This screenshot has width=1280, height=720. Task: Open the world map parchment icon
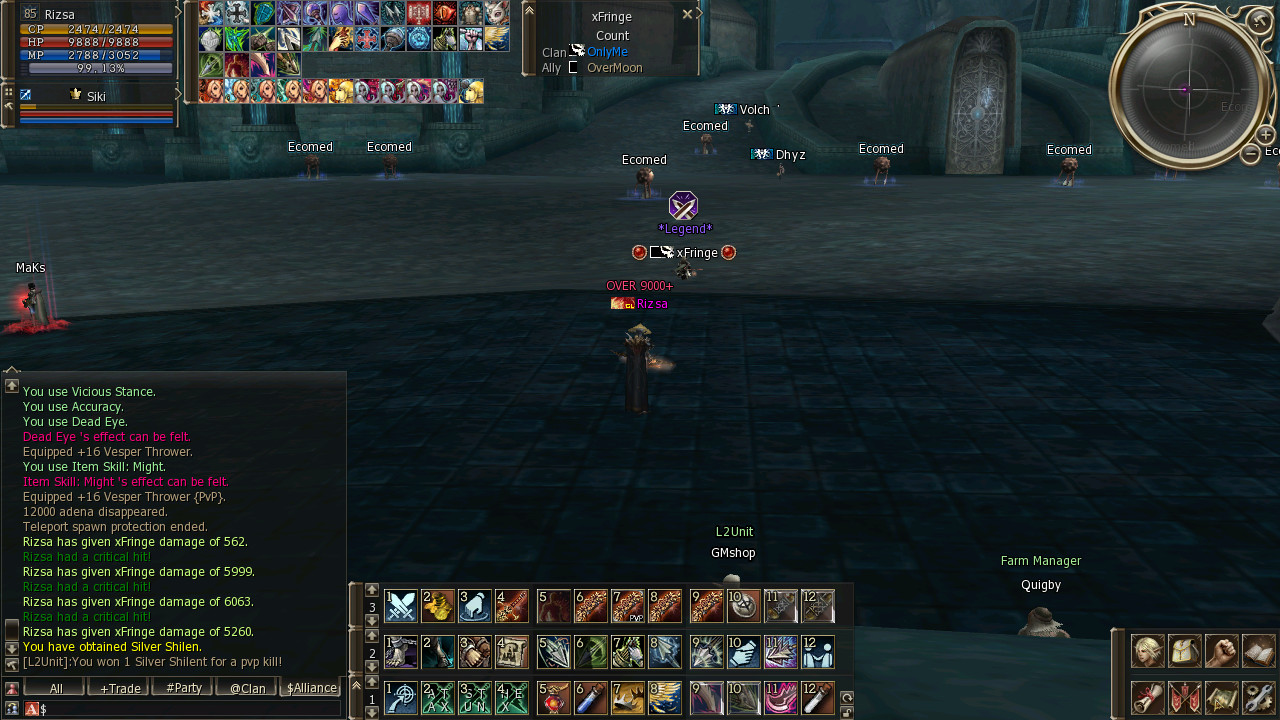point(1222,697)
